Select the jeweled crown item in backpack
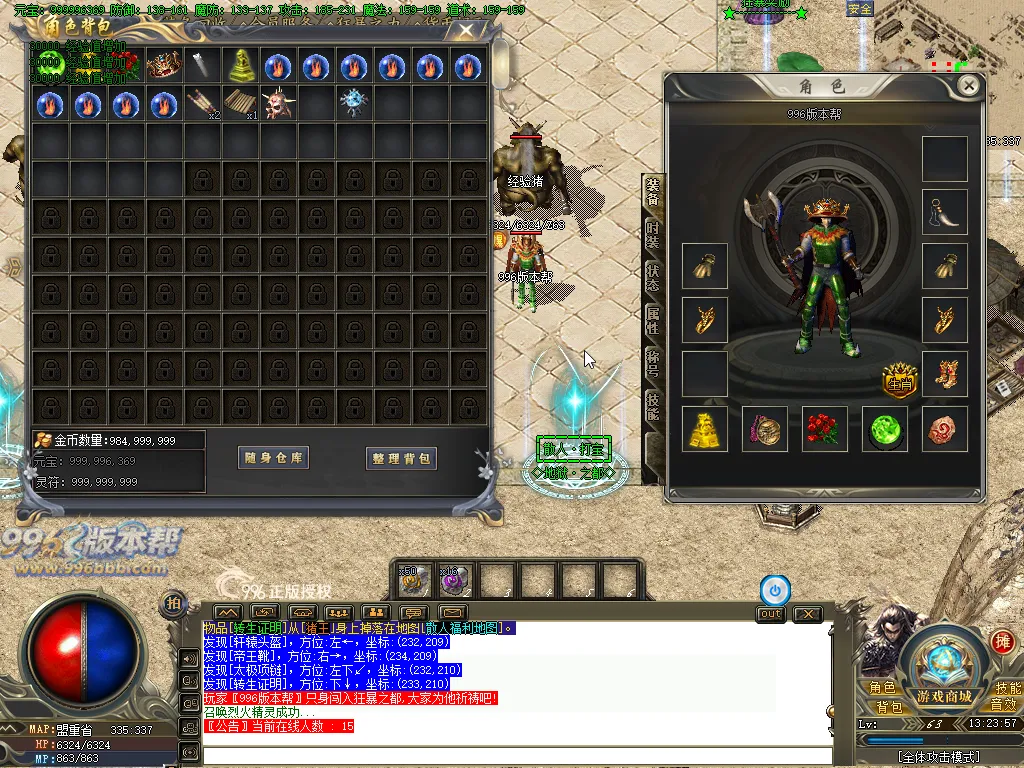This screenshot has width=1024, height=768. (x=162, y=67)
